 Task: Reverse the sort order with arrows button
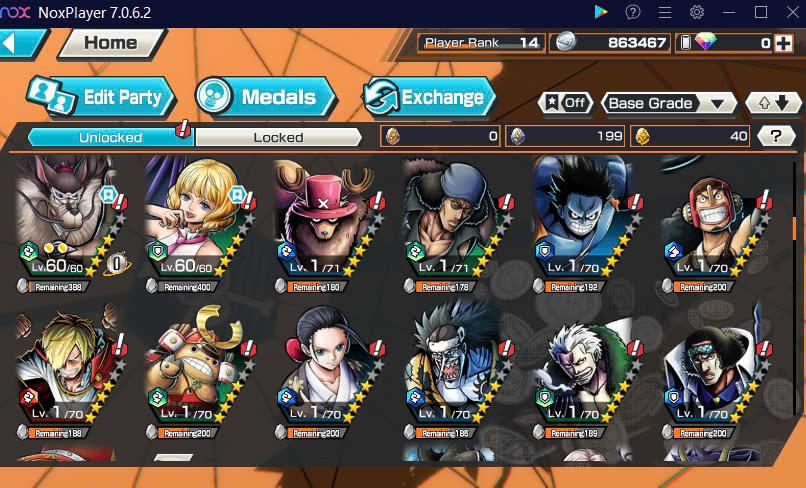click(773, 103)
